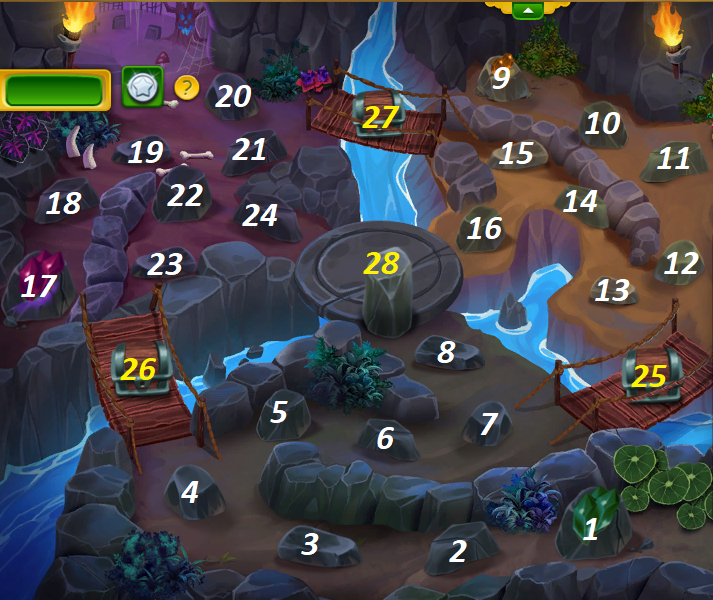Open treasure chest level 25 on bridge
This screenshot has height=600, width=713.
(649, 375)
